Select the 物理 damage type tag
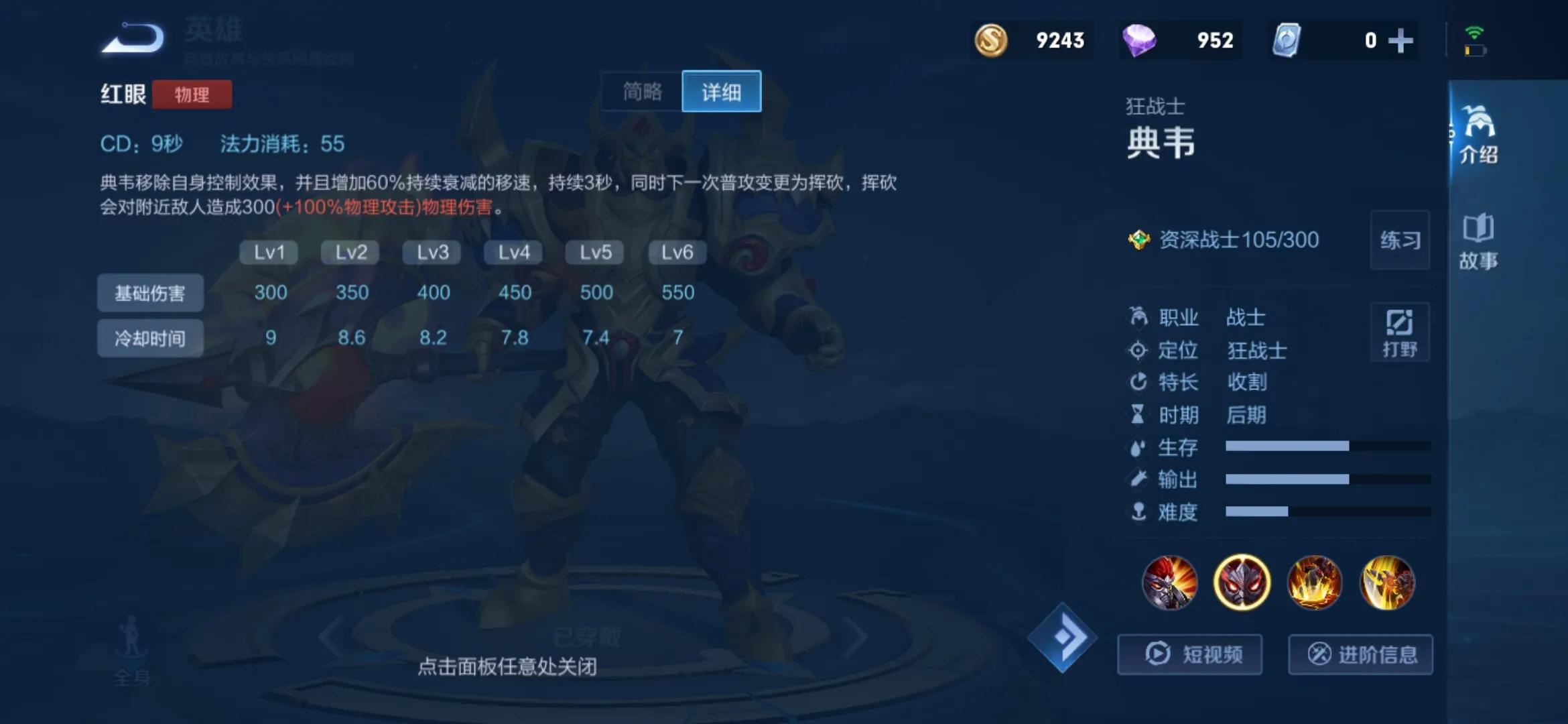 pos(192,95)
